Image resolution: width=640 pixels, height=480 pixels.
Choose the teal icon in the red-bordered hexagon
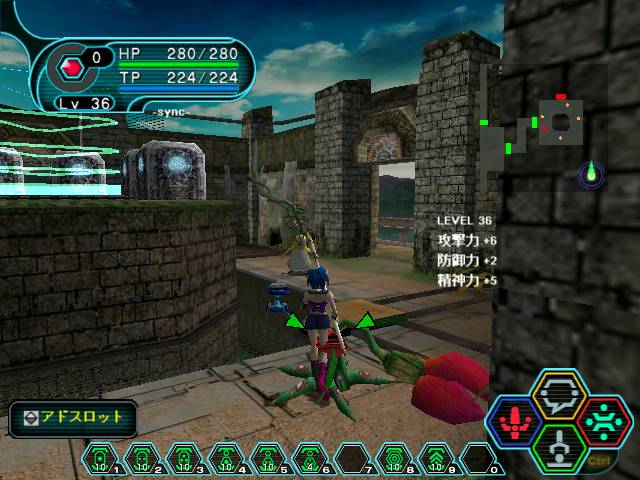point(602,421)
